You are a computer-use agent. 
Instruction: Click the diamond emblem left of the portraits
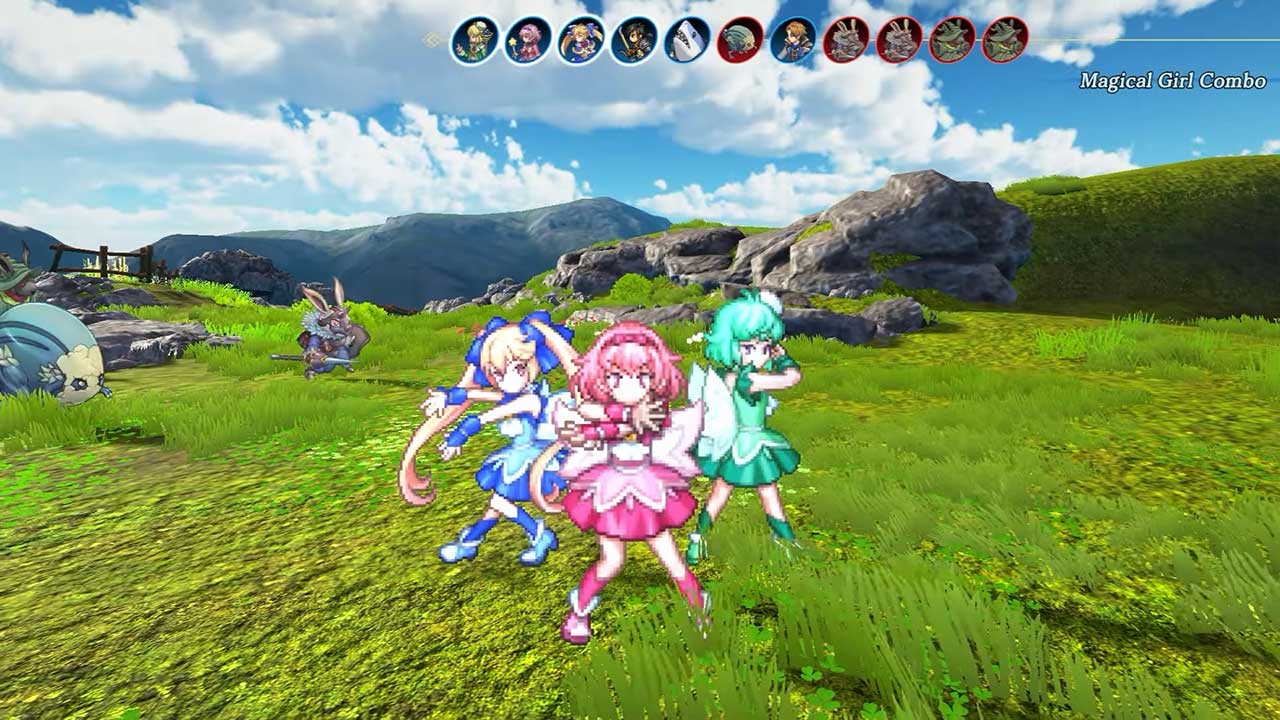tap(430, 38)
